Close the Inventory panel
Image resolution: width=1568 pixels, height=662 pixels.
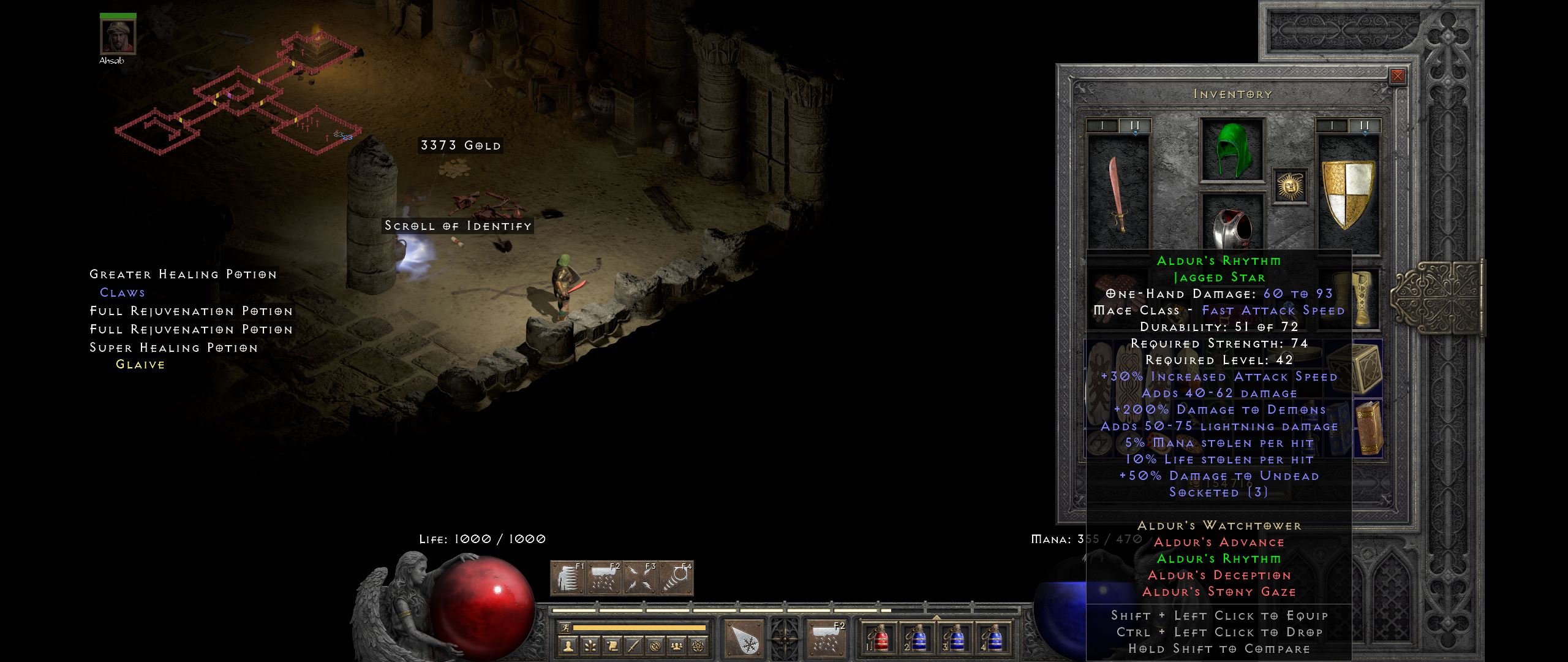[1397, 76]
